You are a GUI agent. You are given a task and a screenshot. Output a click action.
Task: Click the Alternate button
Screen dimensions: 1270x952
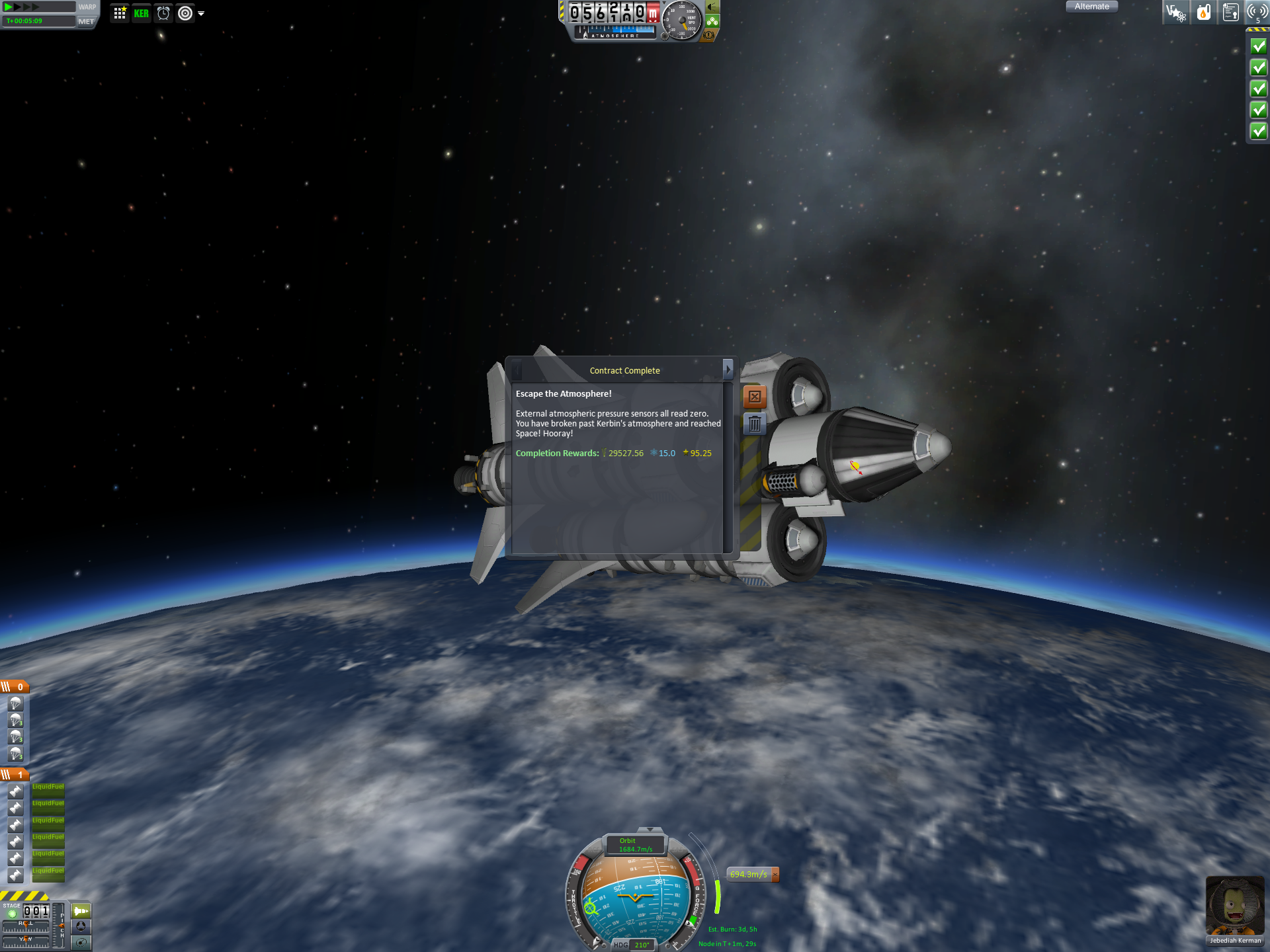tap(1091, 7)
